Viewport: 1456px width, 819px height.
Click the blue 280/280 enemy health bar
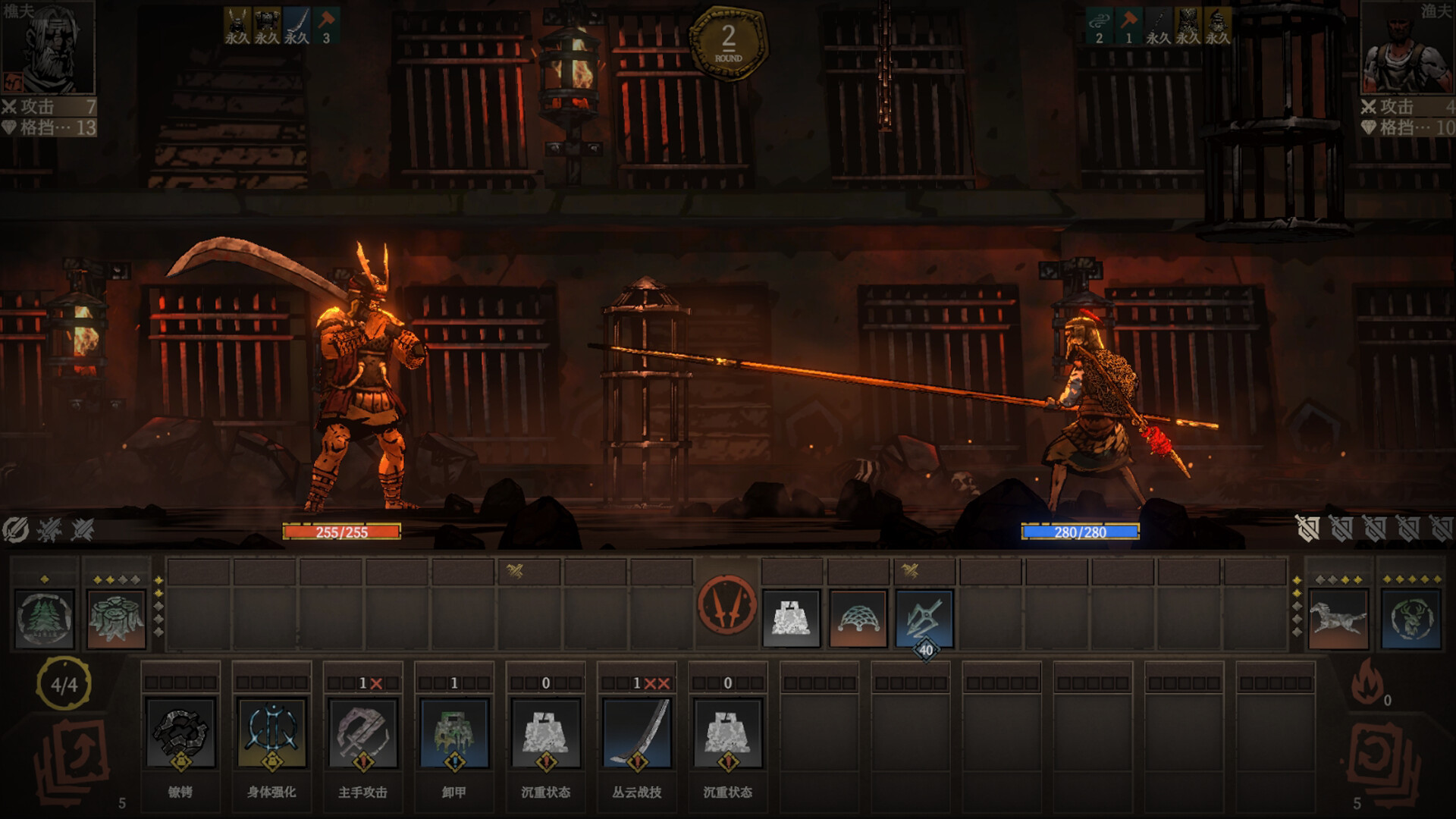1079,532
